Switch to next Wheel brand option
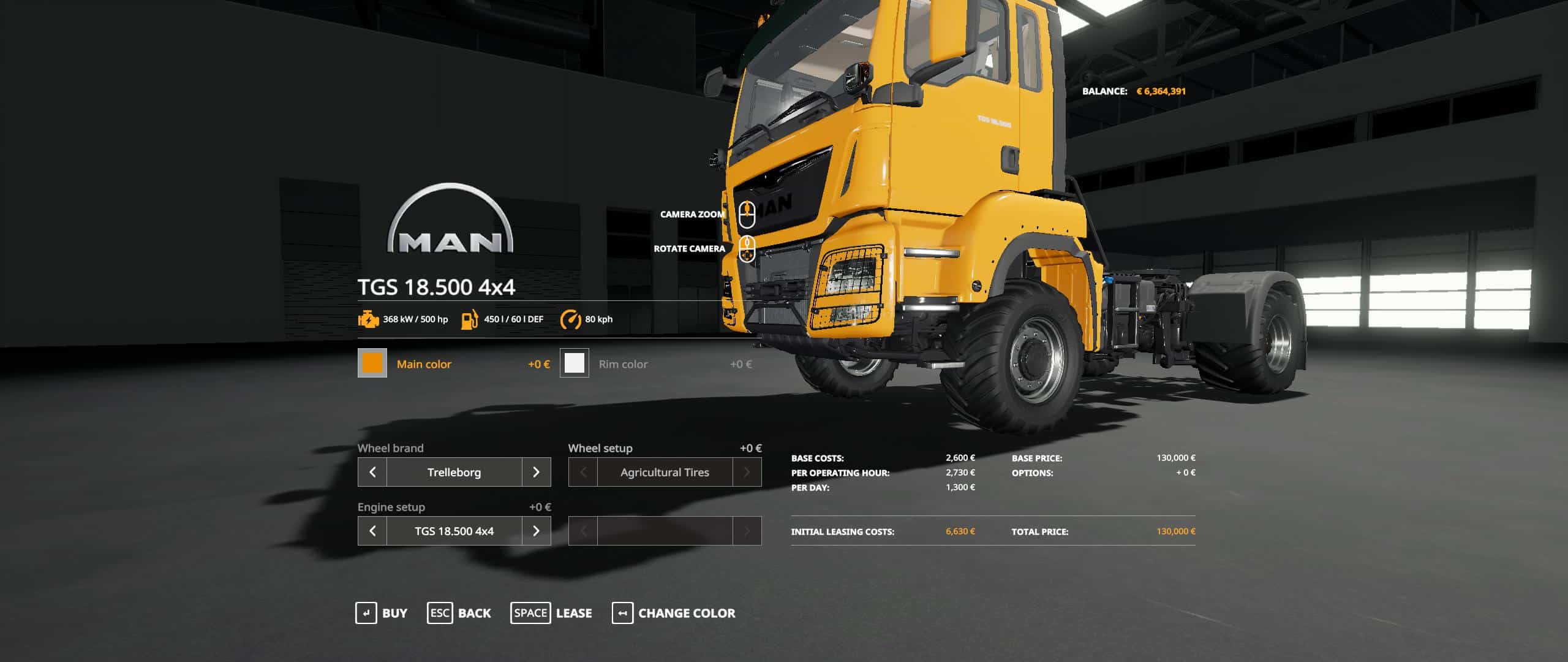The width and height of the screenshot is (1568, 662). tap(536, 472)
